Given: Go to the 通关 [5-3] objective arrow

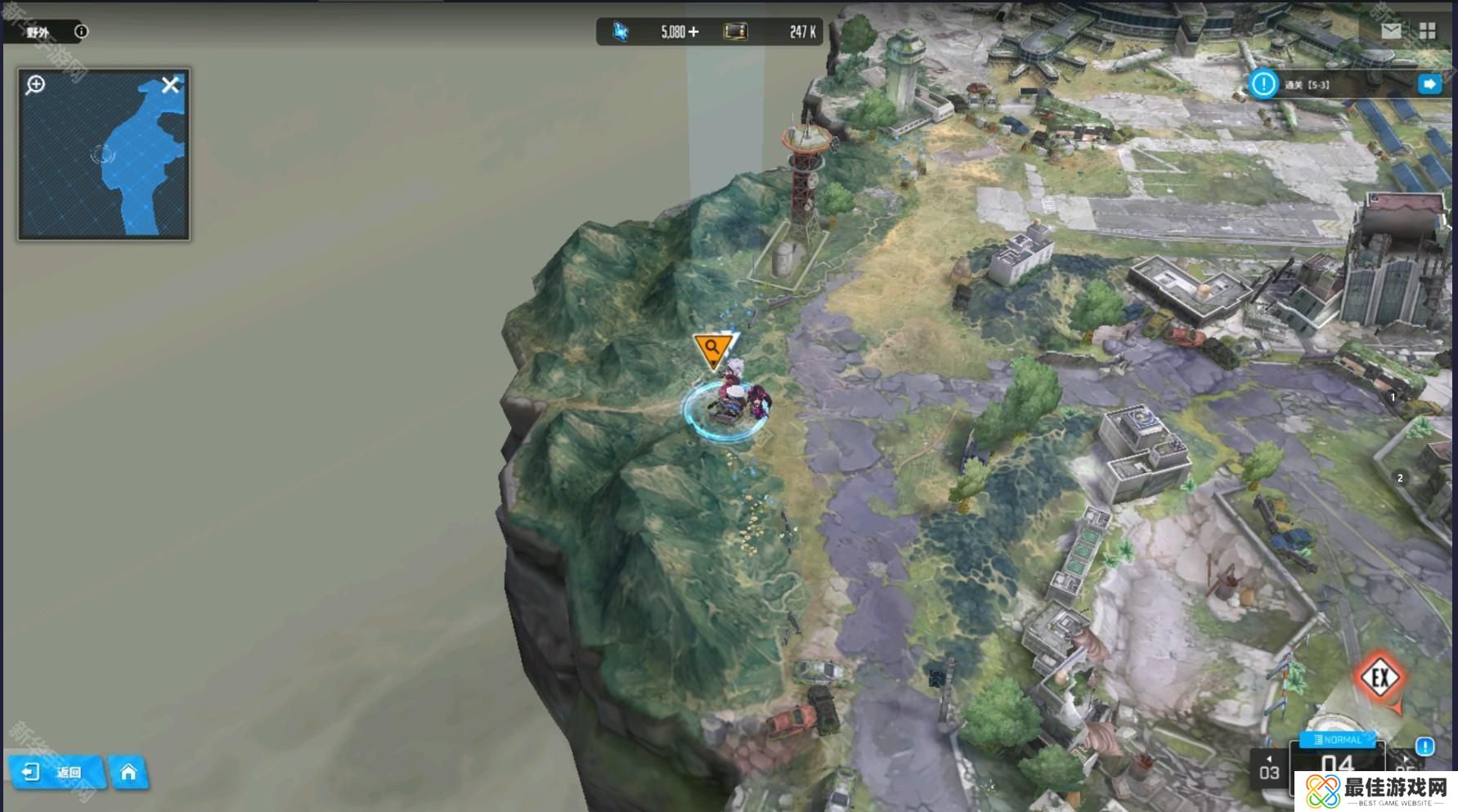Looking at the screenshot, I should click(1429, 84).
